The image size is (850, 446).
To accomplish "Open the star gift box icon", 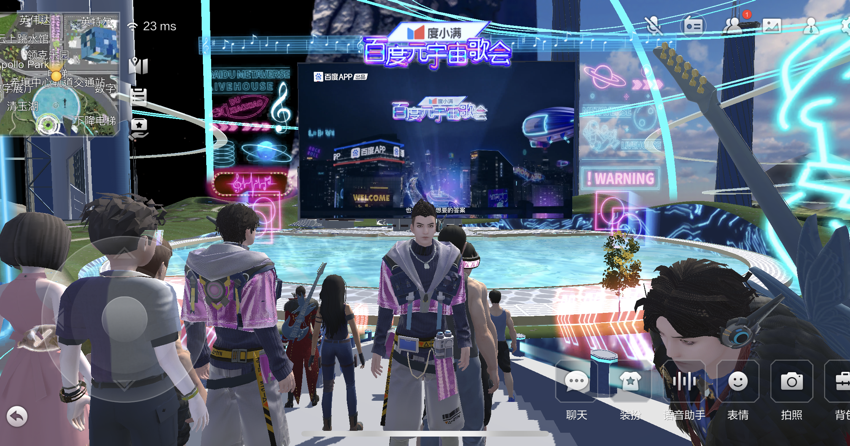I will click(x=139, y=126).
